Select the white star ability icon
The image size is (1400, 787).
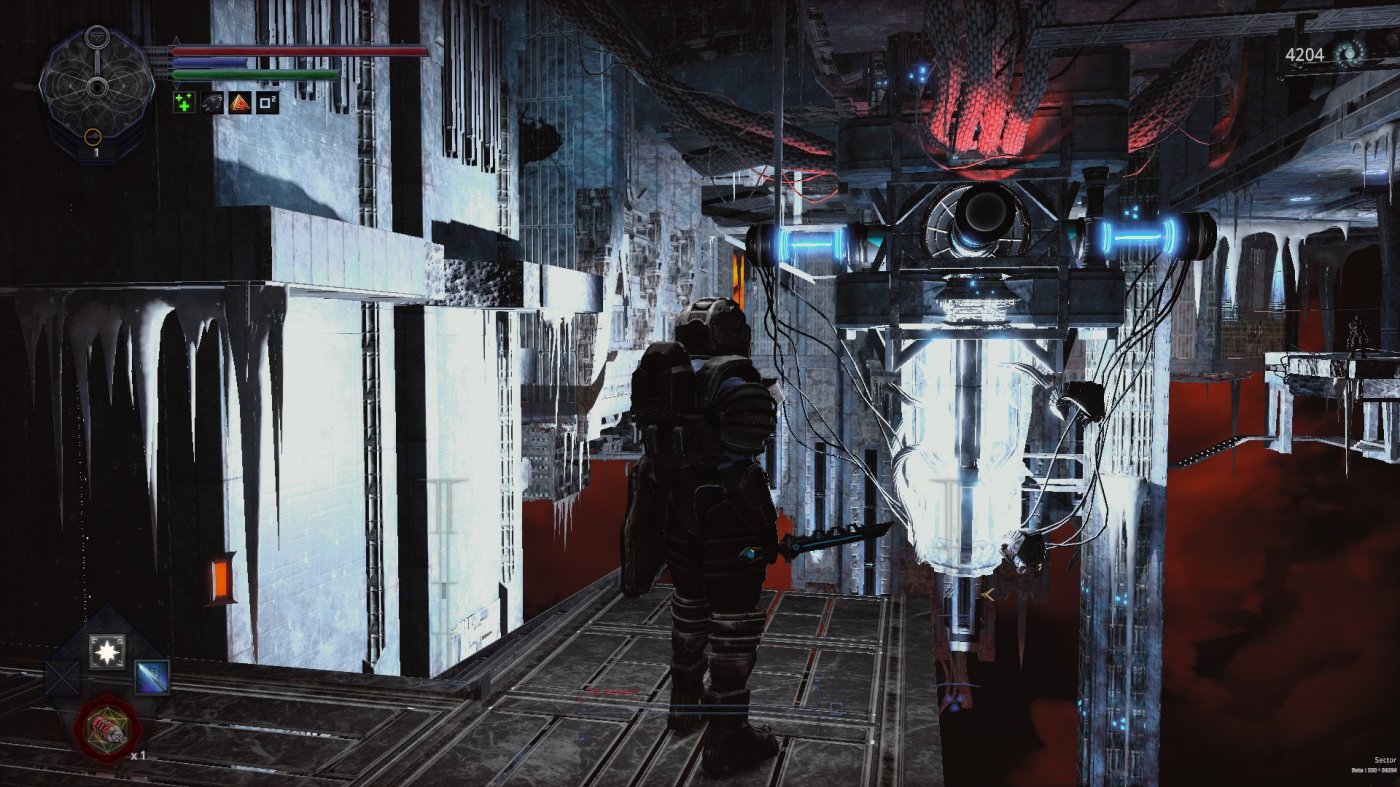click(x=107, y=652)
